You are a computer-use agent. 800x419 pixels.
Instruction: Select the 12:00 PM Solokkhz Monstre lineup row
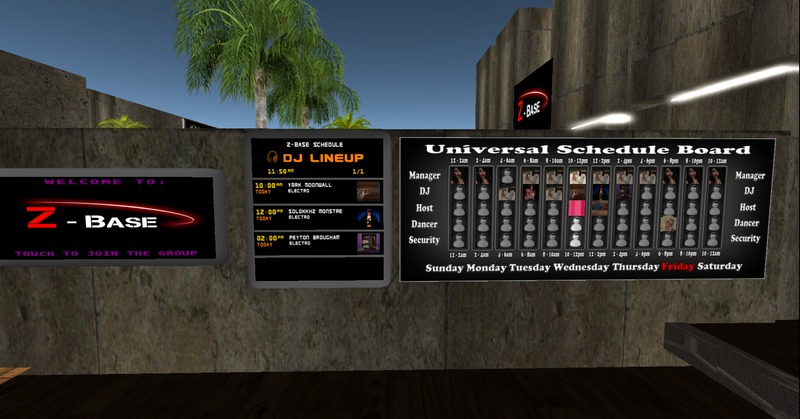[x=318, y=216]
